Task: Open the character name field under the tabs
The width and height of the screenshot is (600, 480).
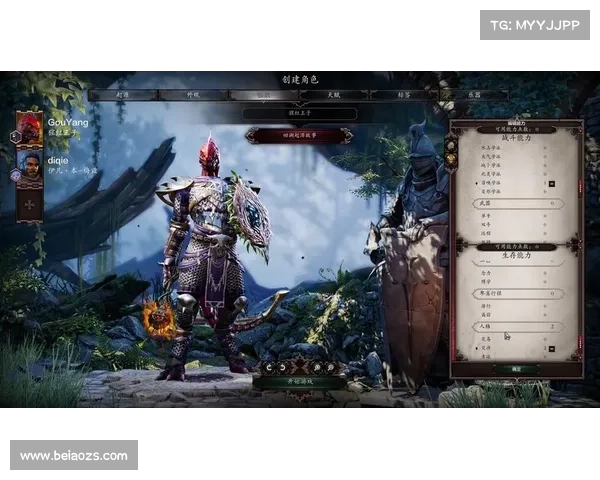Action: tap(300, 115)
